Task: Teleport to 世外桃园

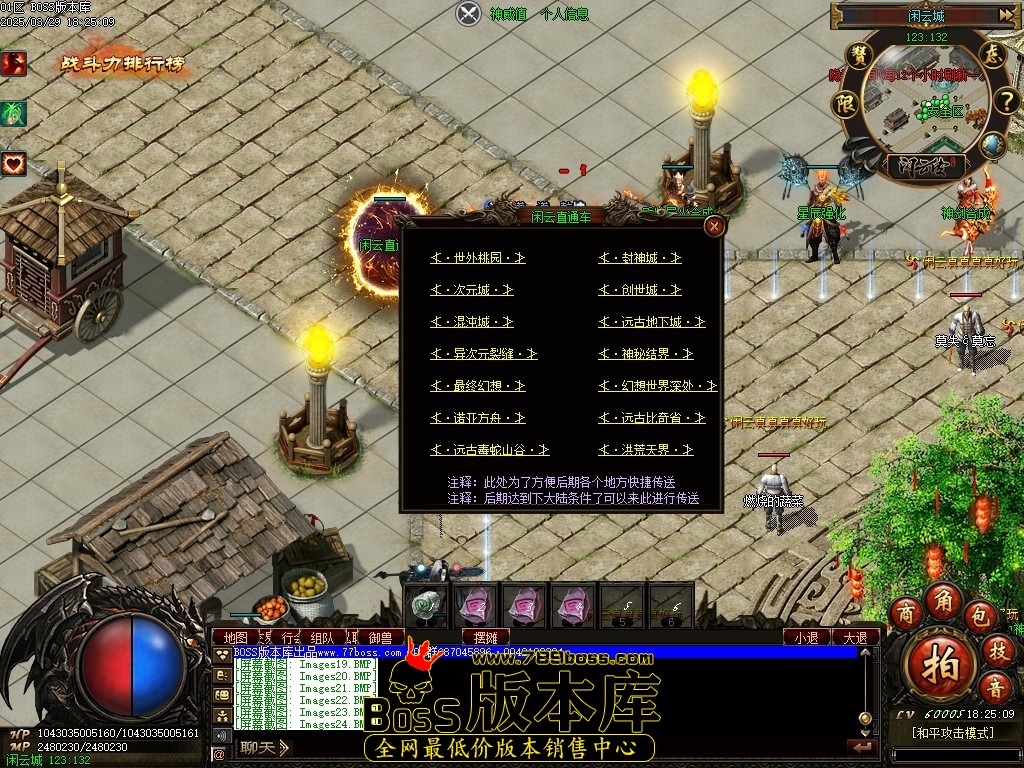Action: pos(478,258)
